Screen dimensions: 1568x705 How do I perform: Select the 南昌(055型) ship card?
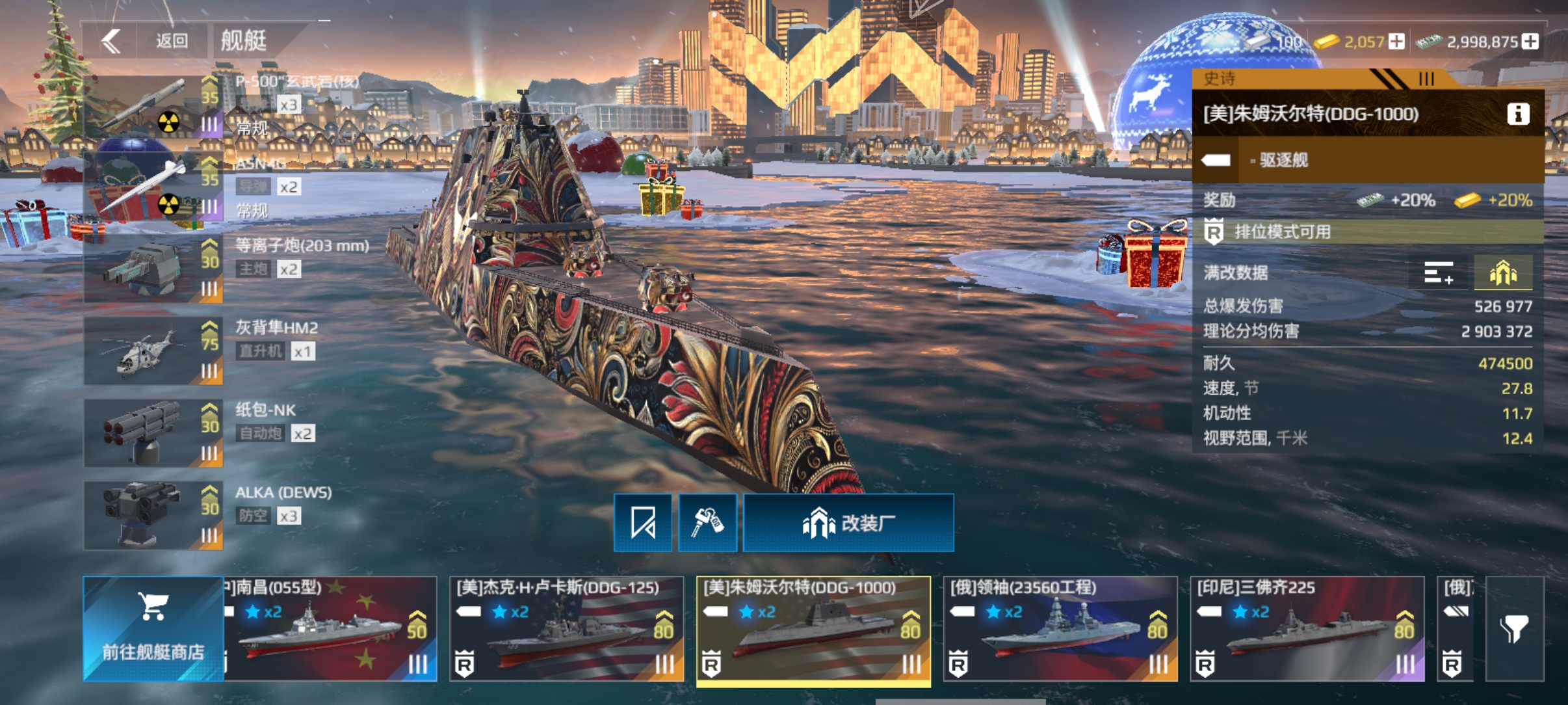[x=330, y=628]
